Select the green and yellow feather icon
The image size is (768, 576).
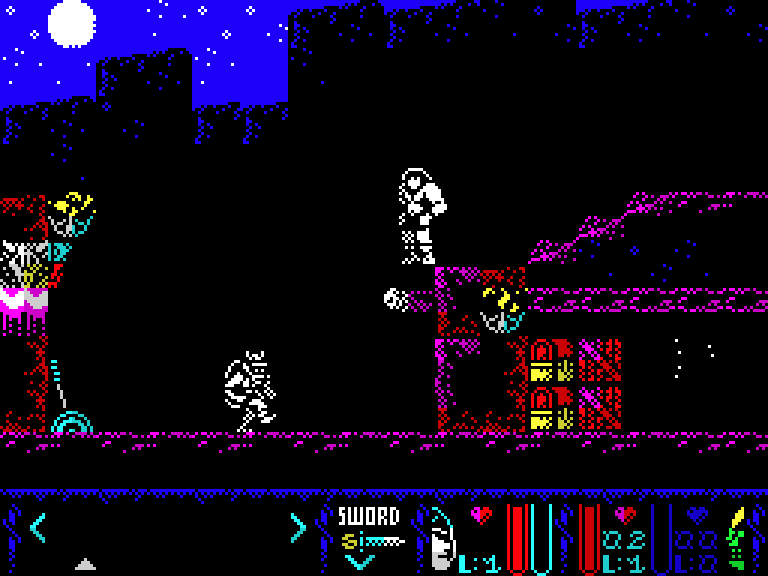tap(736, 536)
